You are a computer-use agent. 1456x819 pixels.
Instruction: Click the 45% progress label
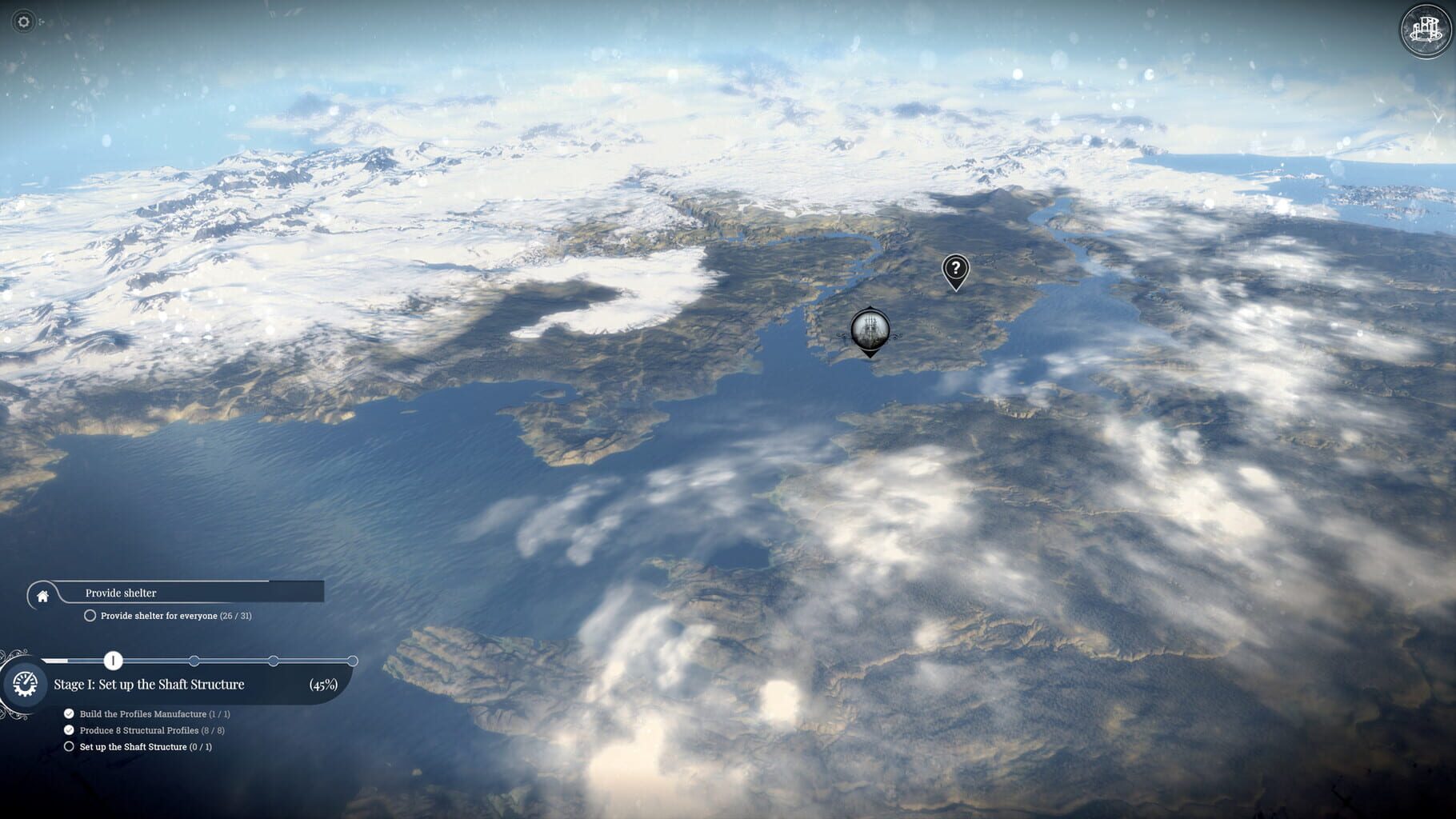coord(323,685)
